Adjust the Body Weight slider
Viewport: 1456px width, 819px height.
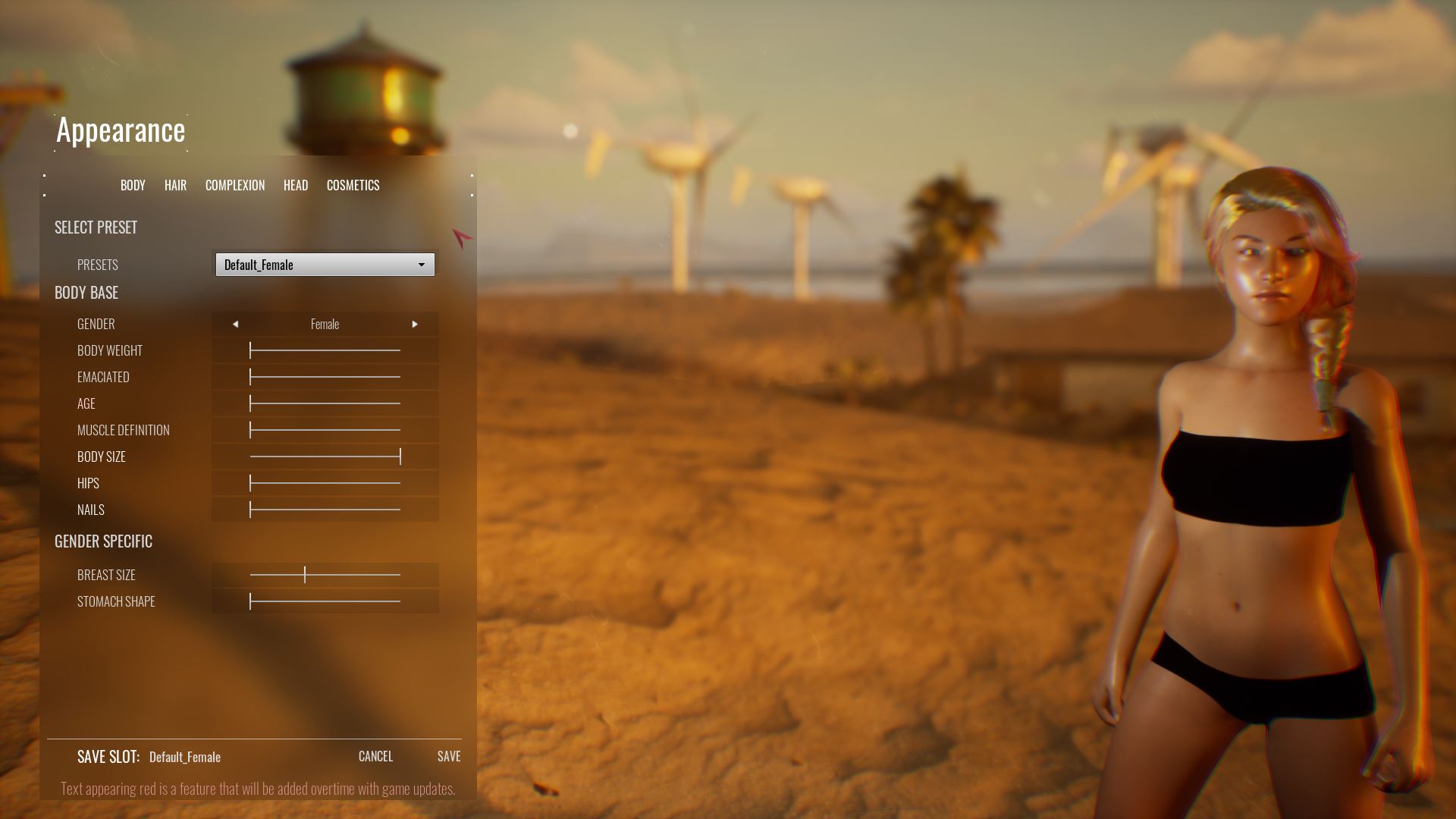click(x=250, y=350)
